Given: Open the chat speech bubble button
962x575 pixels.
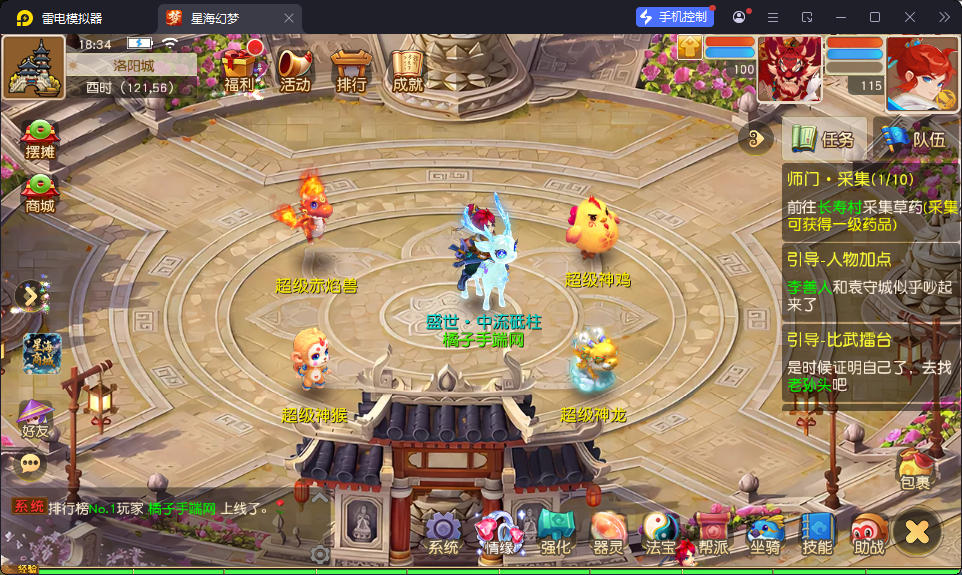Looking at the screenshot, I should [x=31, y=463].
